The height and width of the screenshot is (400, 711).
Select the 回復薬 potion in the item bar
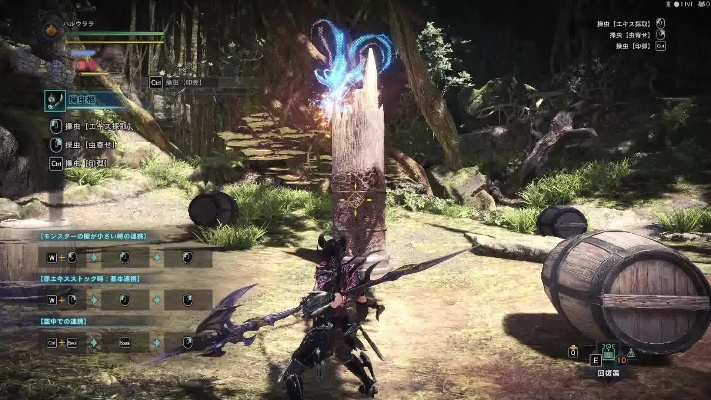(607, 354)
